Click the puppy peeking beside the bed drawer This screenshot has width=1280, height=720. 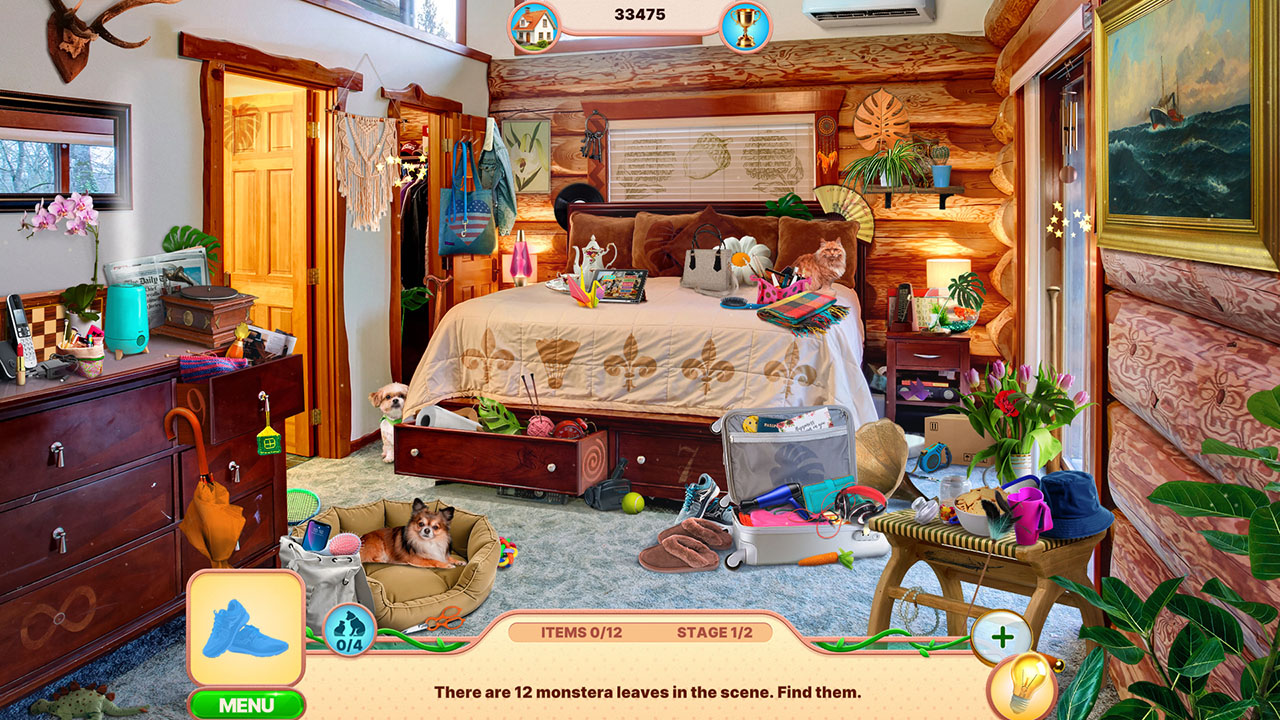(388, 399)
